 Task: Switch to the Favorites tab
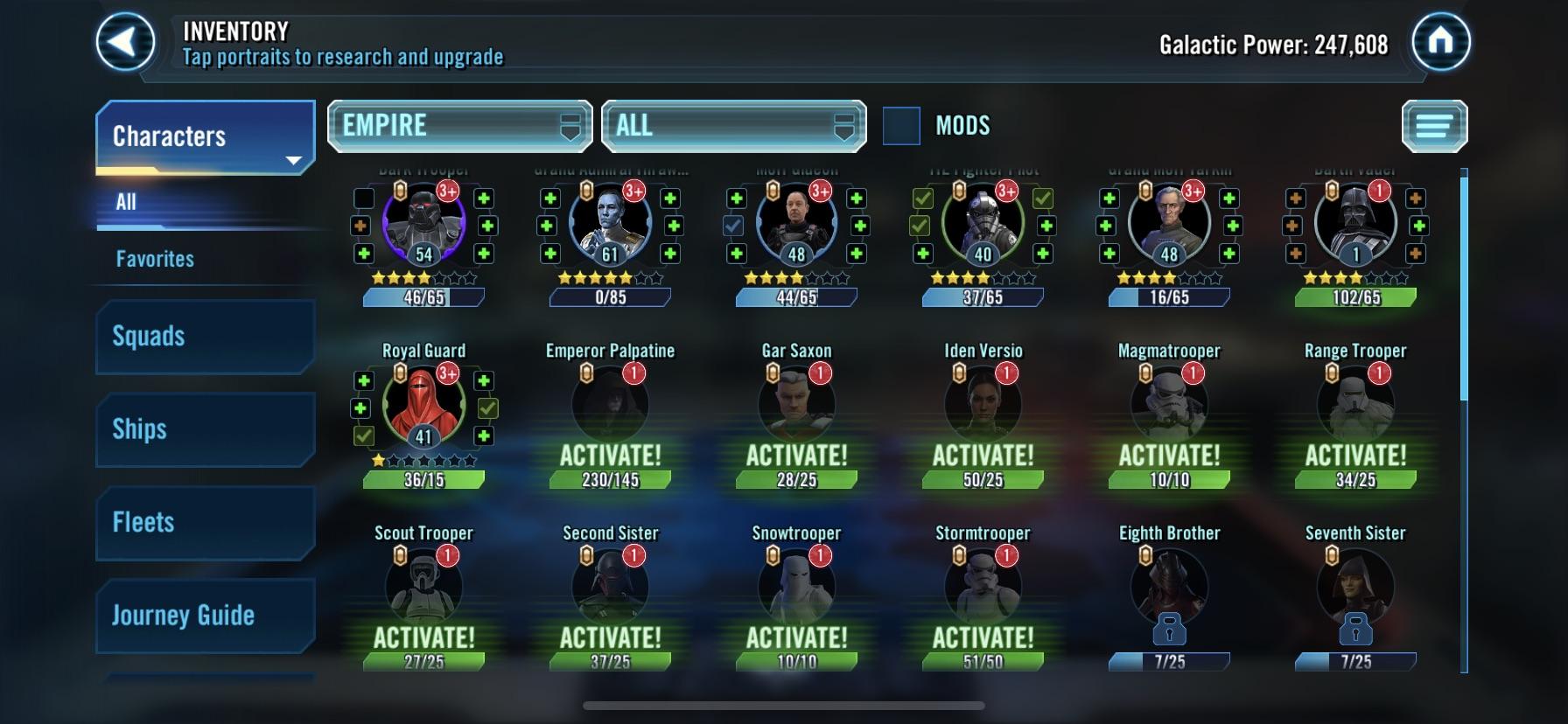(153, 258)
